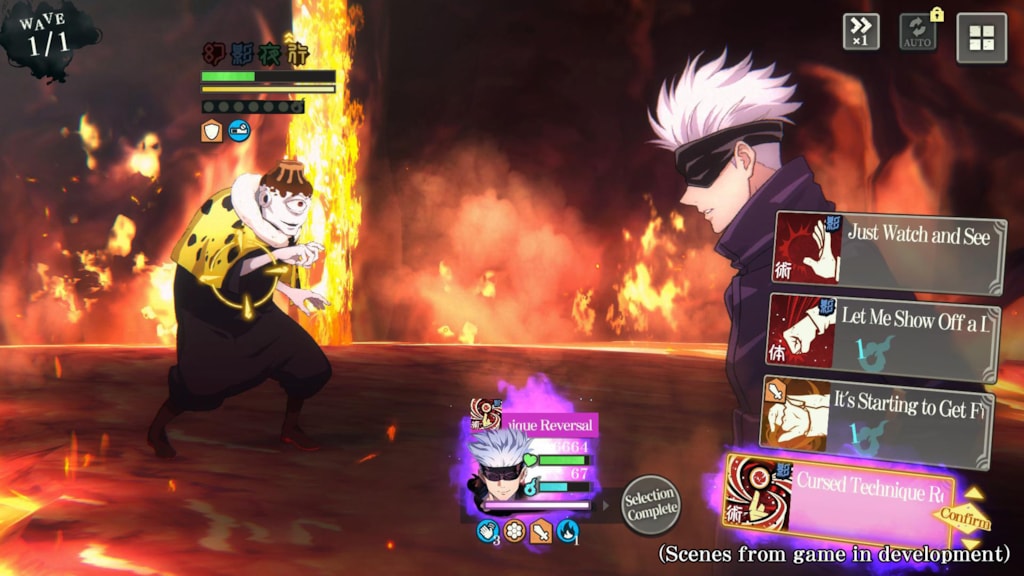This screenshot has width=1024, height=576.
Task: View the orange flower status icon
Action: 514,531
